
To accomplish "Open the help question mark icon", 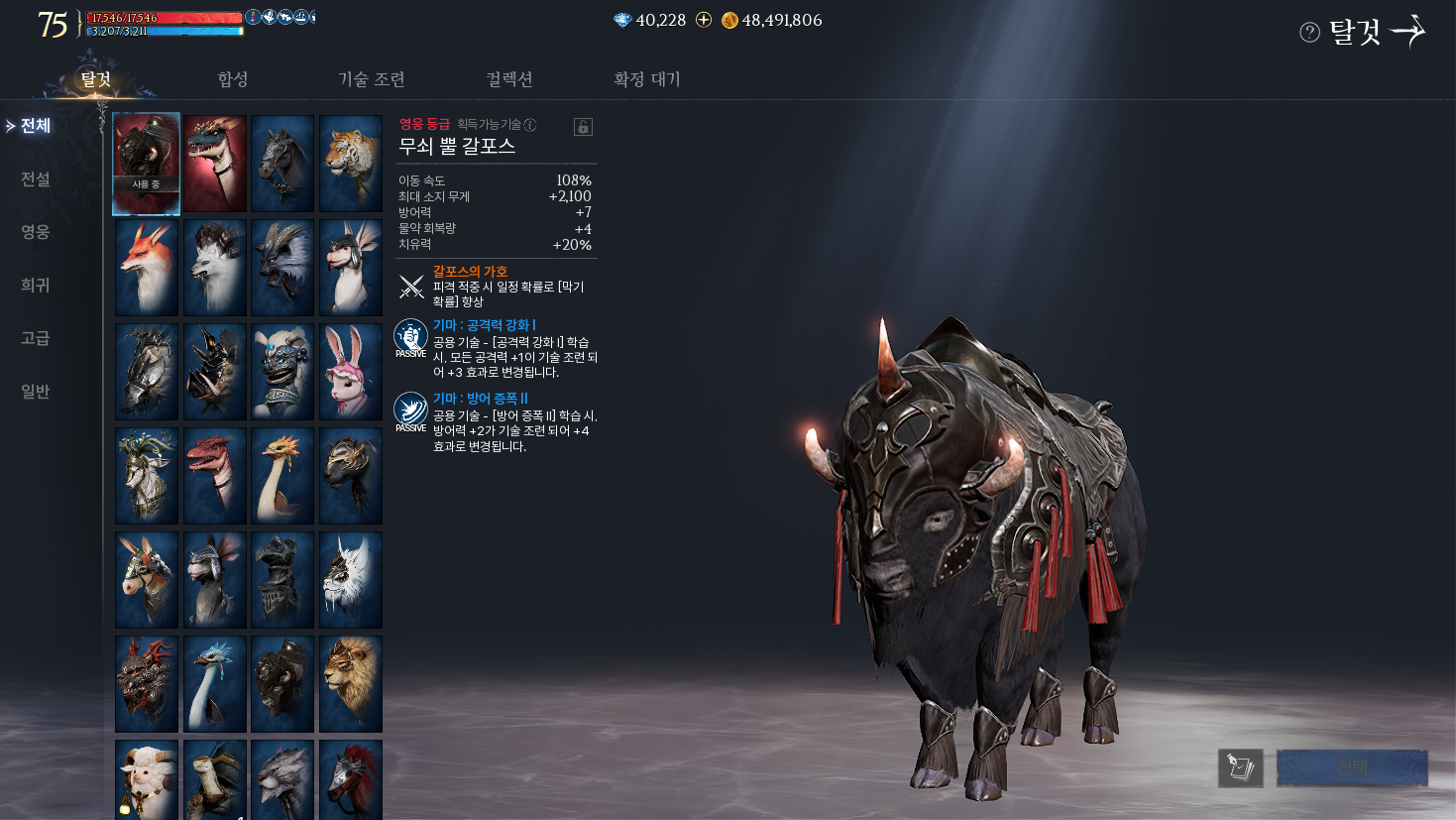I will point(1309,33).
